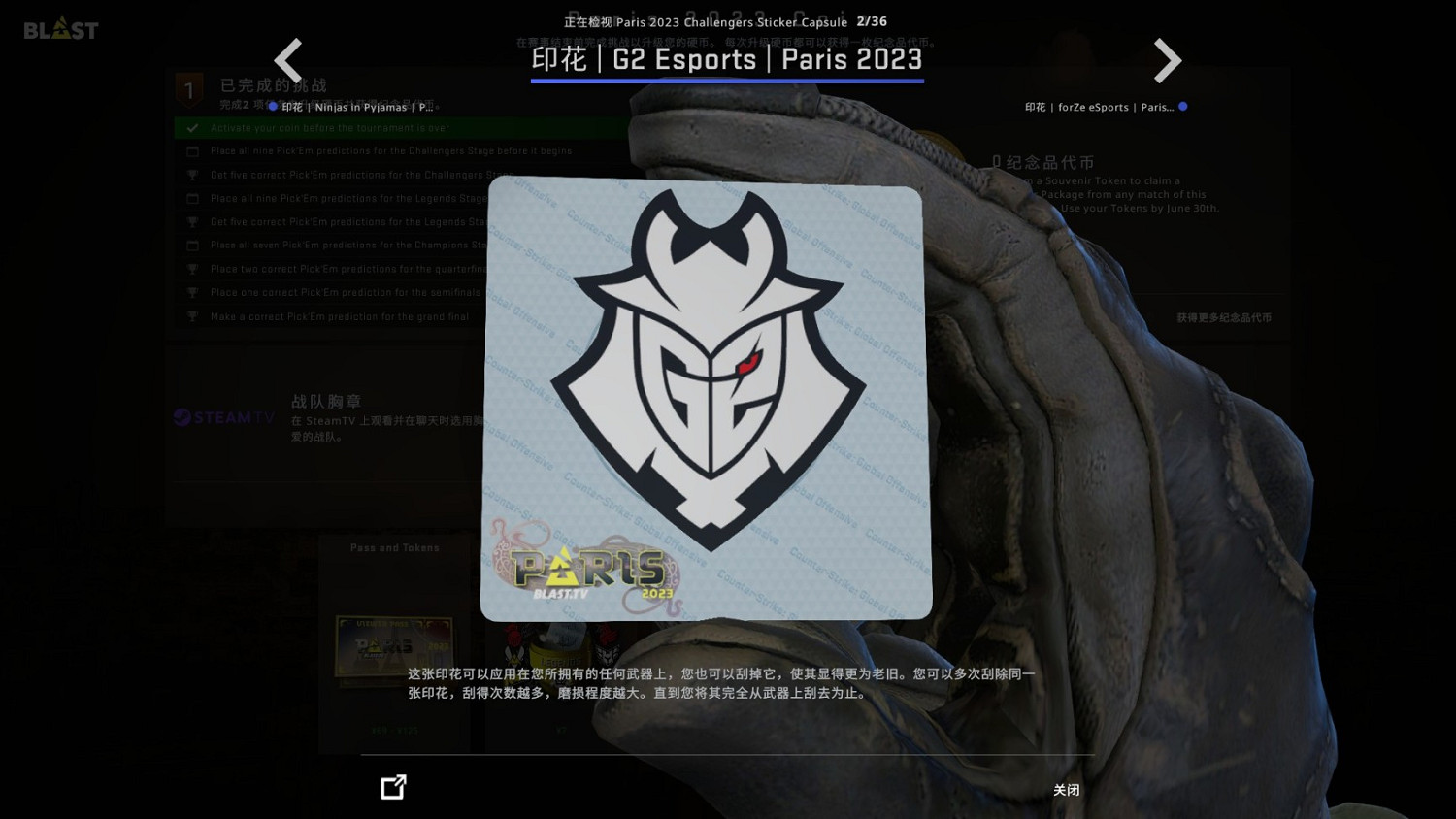Click the right arrow to view next sticker
Screen dimensions: 1456x819
(x=1168, y=60)
